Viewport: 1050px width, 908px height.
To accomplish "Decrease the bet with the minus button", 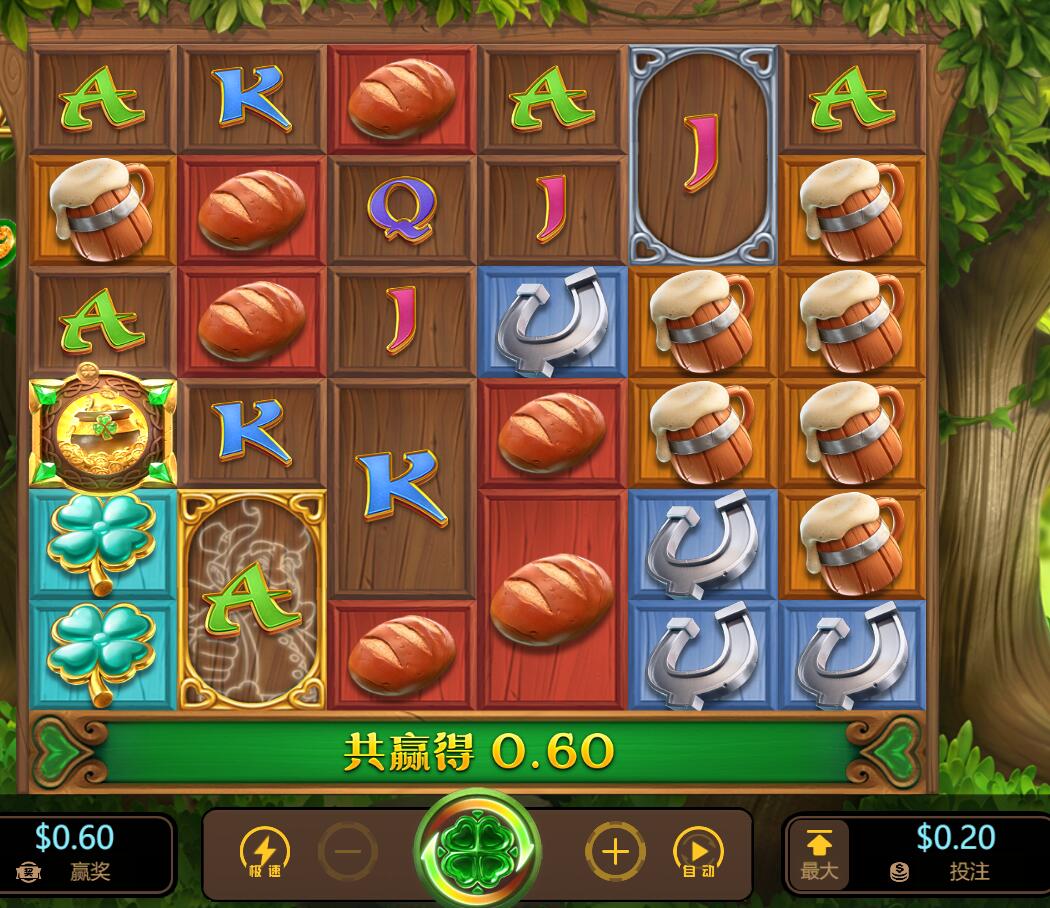I will [348, 853].
